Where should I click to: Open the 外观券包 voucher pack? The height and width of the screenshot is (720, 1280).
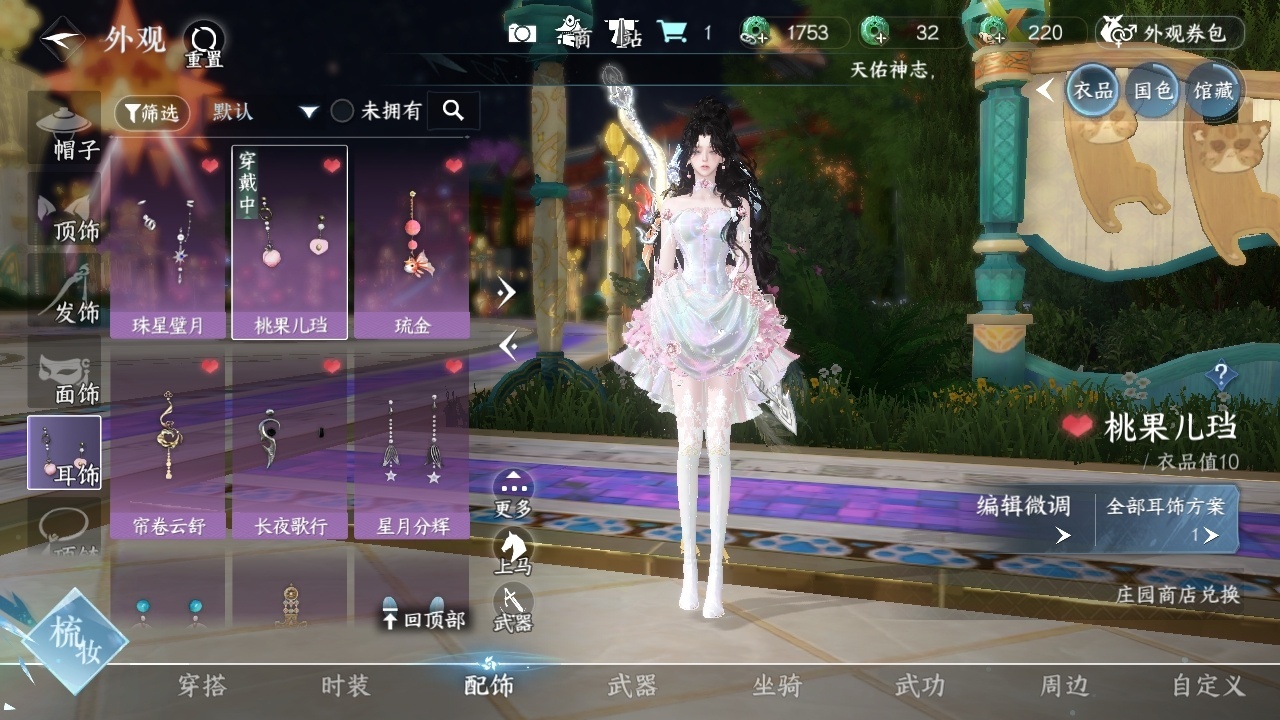tap(1170, 33)
